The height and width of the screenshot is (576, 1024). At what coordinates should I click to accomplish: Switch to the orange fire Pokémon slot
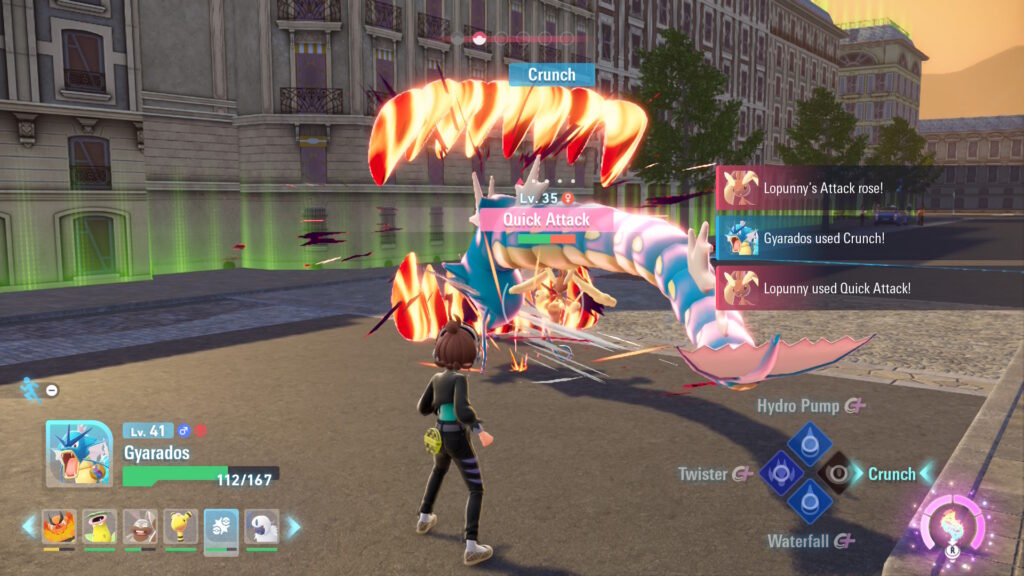coord(58,527)
